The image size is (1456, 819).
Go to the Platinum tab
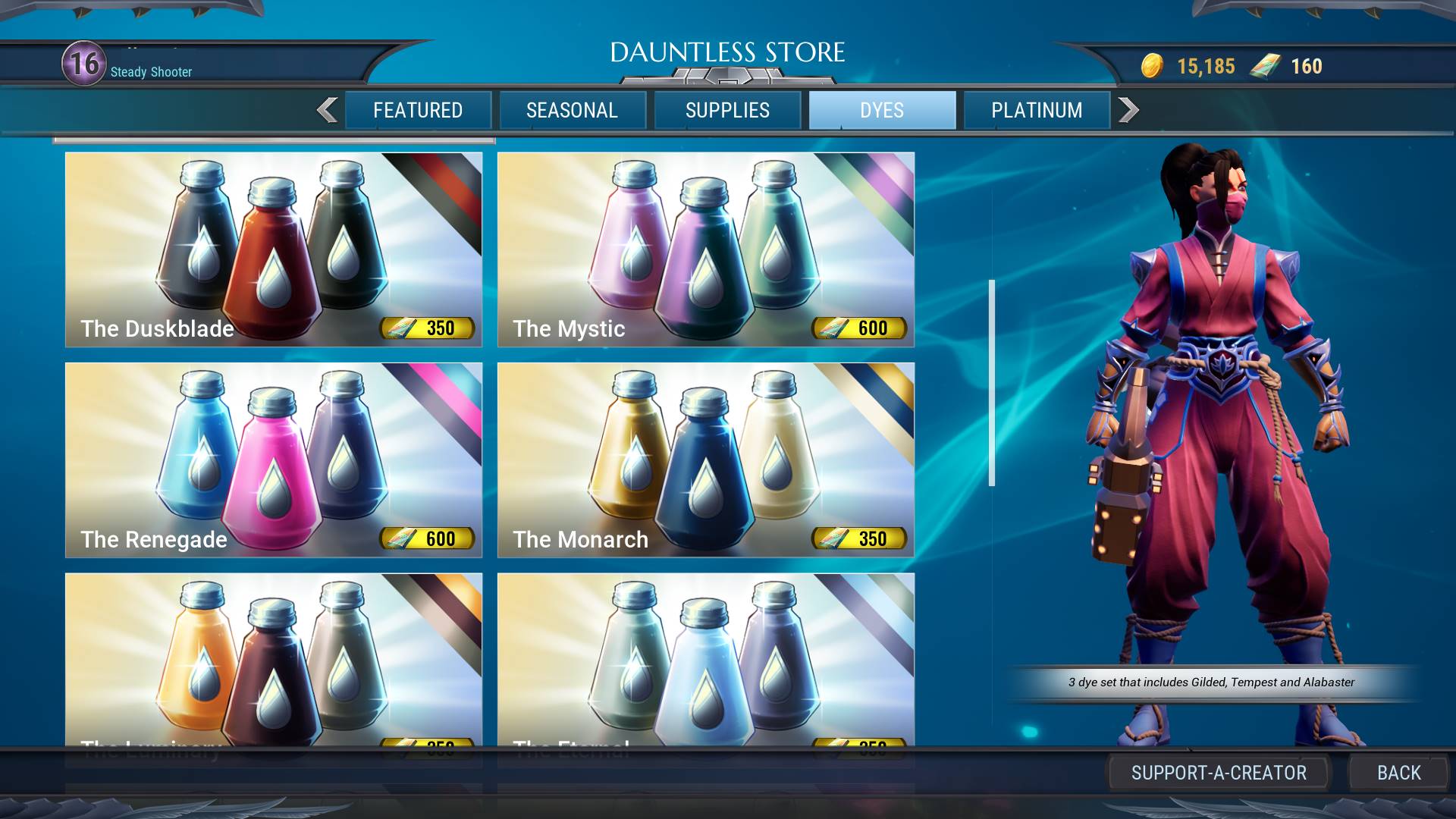pyautogui.click(x=1037, y=111)
